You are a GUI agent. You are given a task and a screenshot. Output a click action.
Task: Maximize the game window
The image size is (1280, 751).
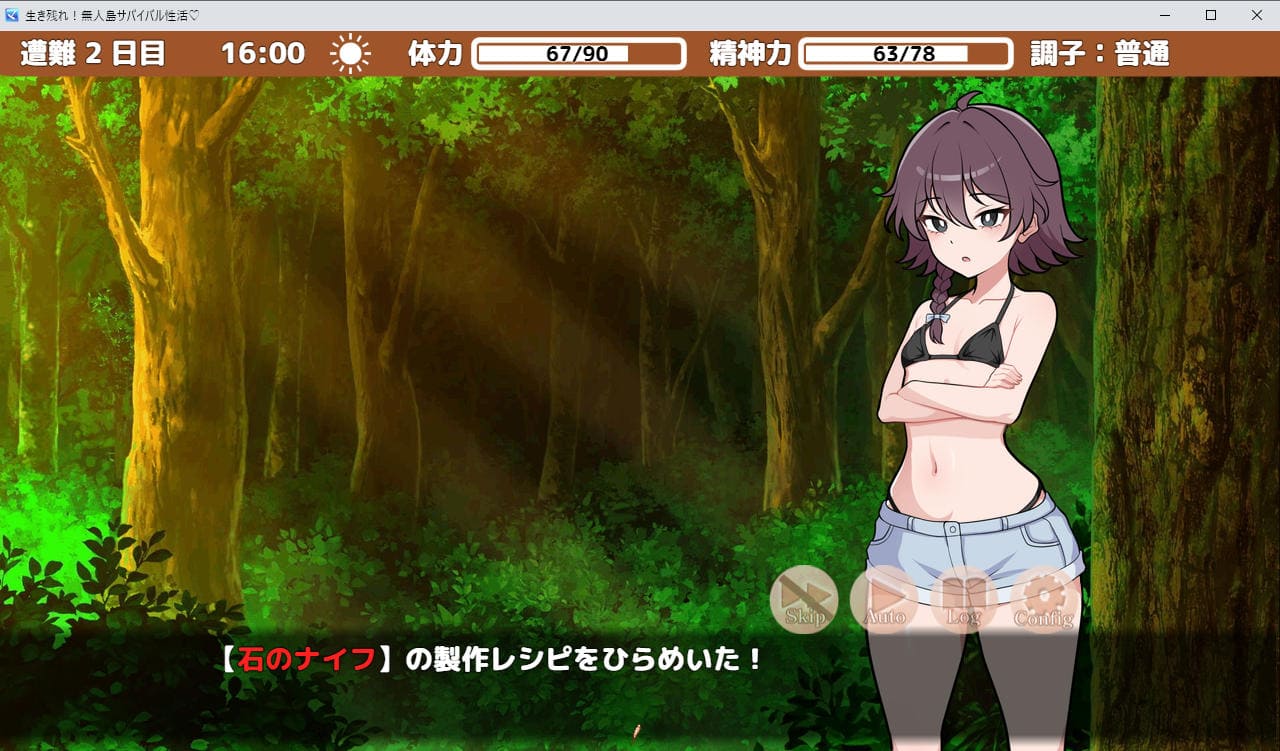click(1210, 15)
